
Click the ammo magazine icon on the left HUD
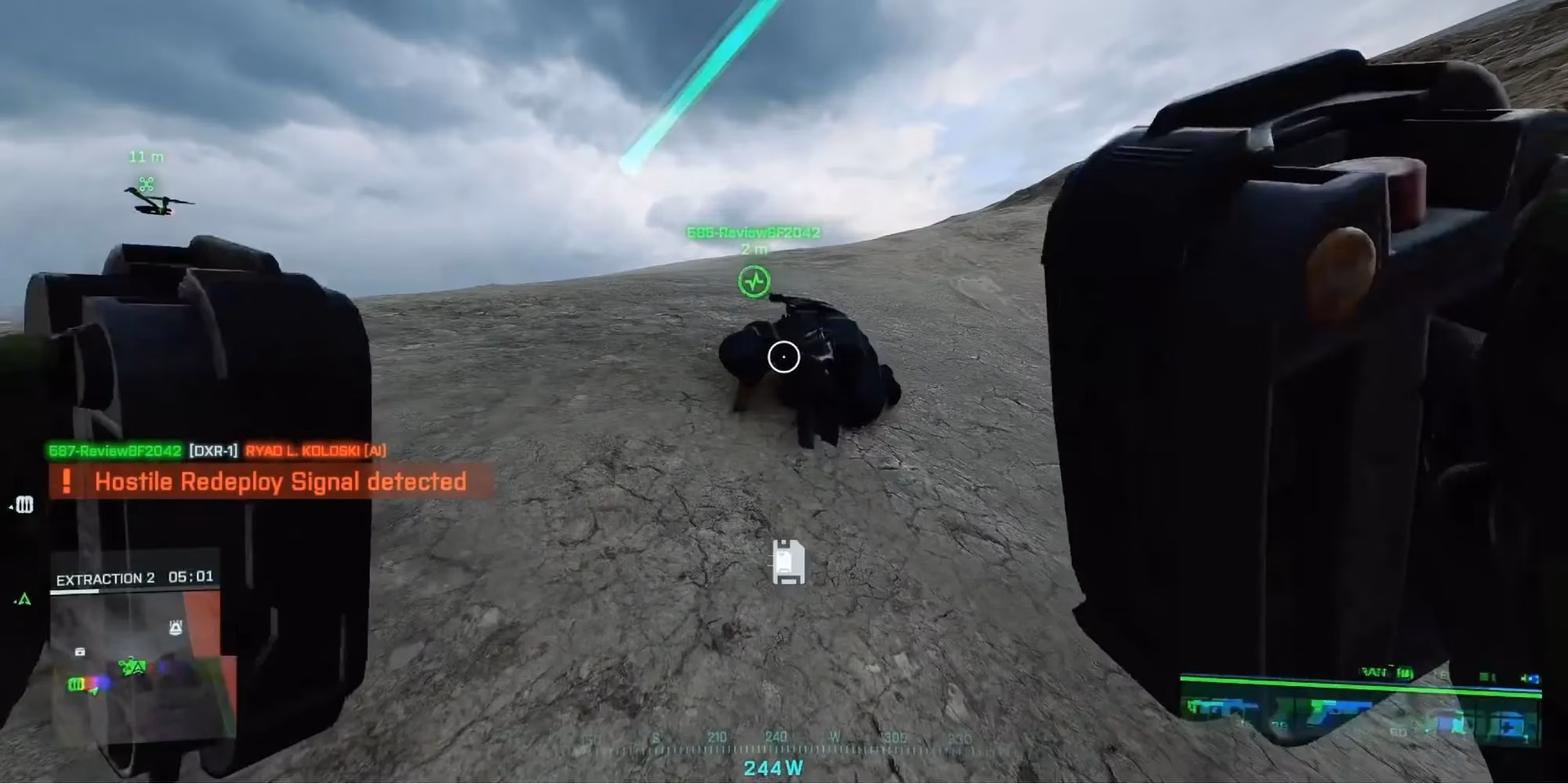click(x=24, y=505)
